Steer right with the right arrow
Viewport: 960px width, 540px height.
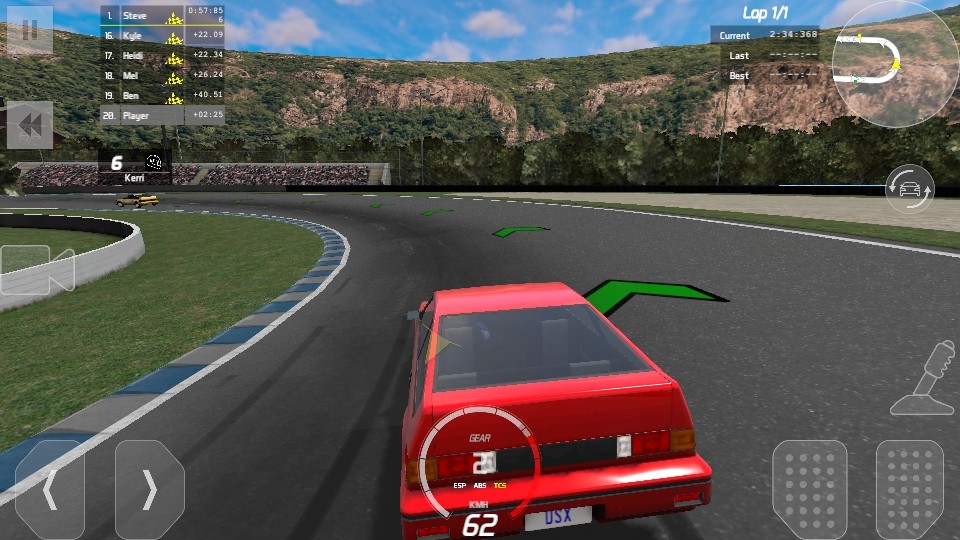150,490
